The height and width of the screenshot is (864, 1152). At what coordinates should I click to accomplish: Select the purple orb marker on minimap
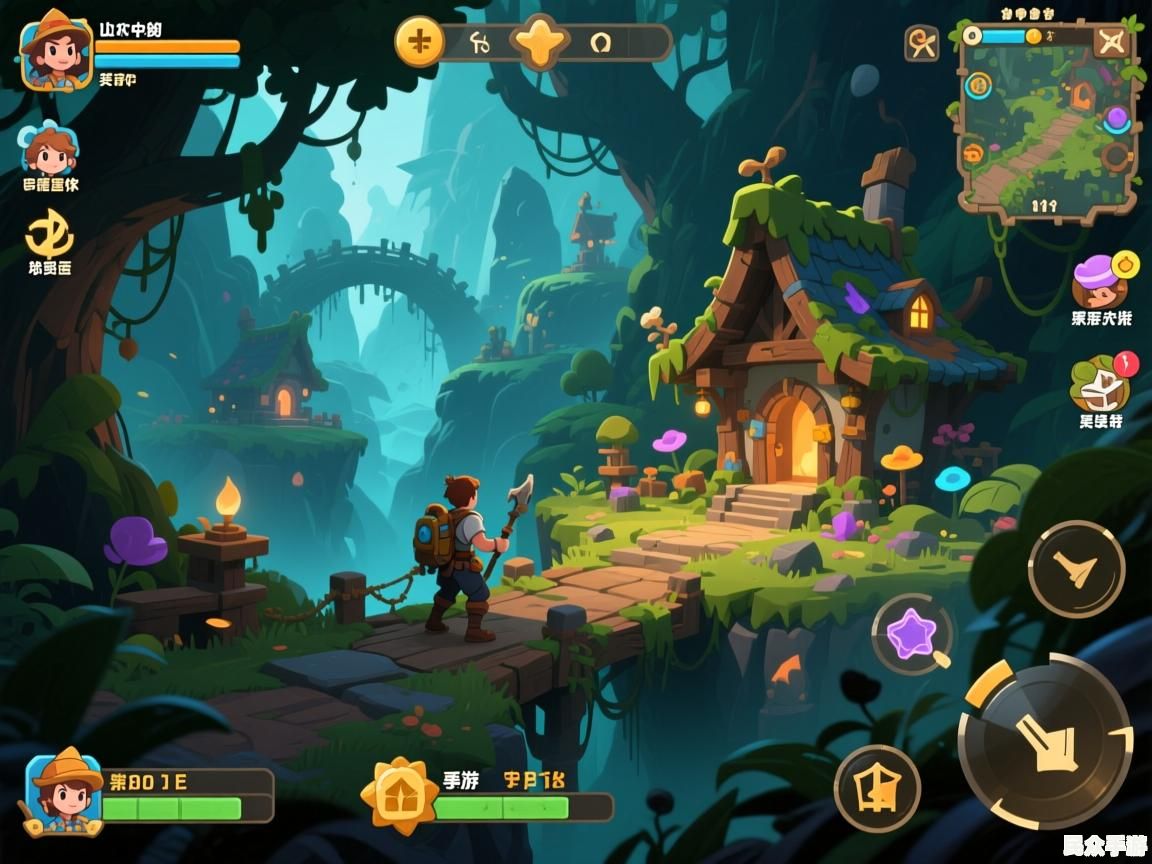1116,119
